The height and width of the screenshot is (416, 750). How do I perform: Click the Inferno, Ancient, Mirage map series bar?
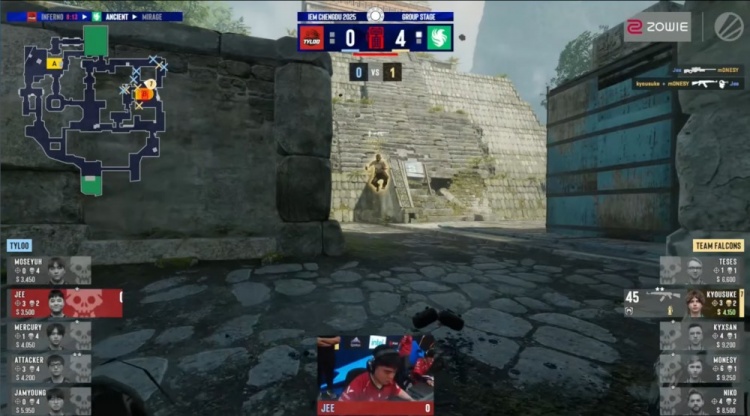(95, 16)
